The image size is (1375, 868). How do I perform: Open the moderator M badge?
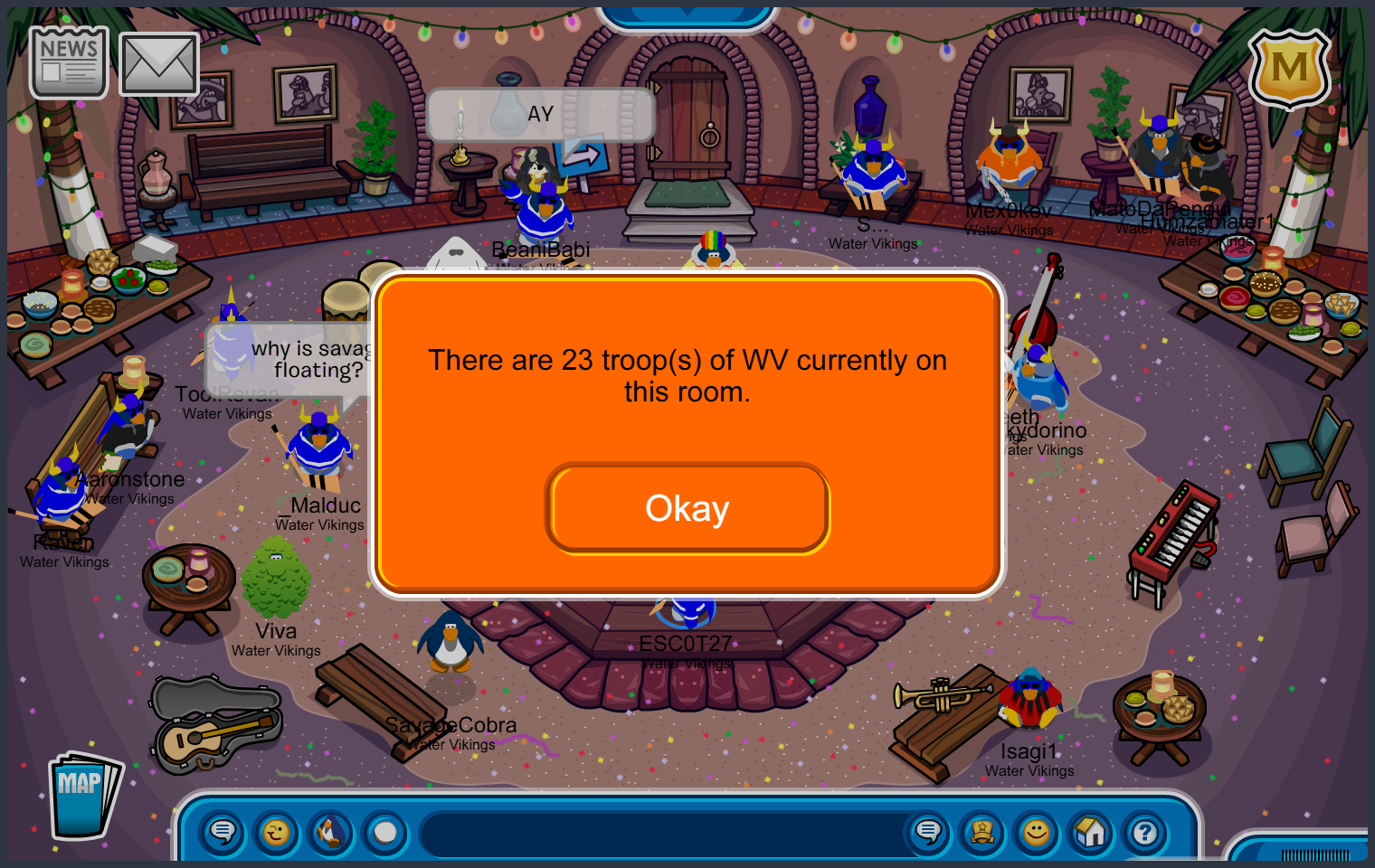1289,68
